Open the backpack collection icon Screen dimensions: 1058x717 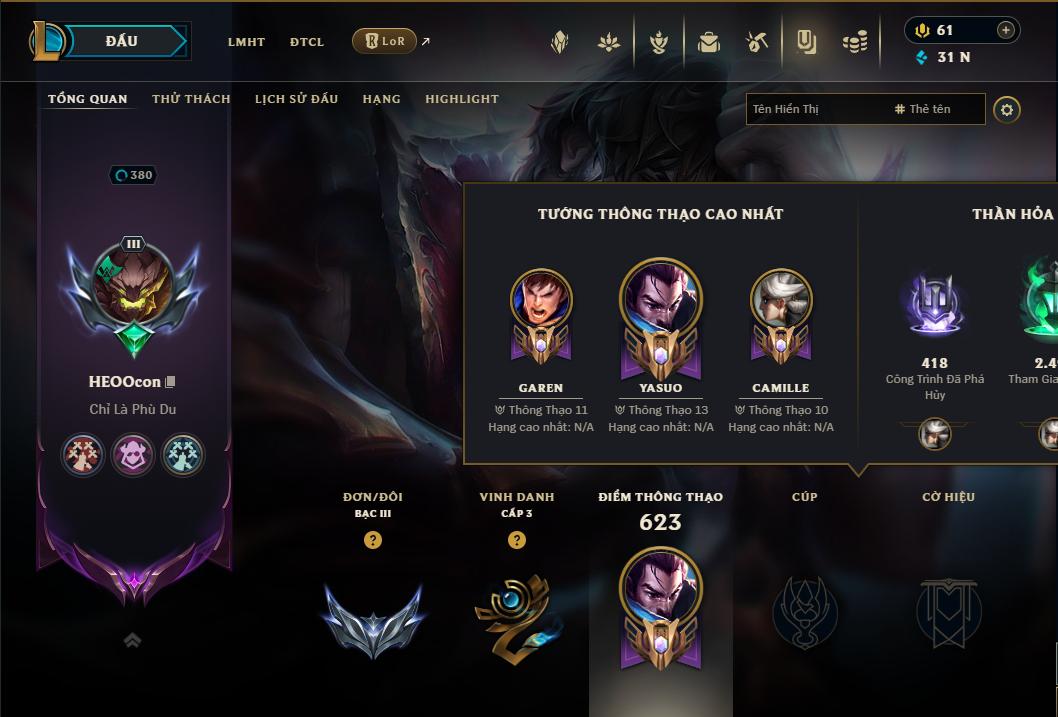point(709,42)
